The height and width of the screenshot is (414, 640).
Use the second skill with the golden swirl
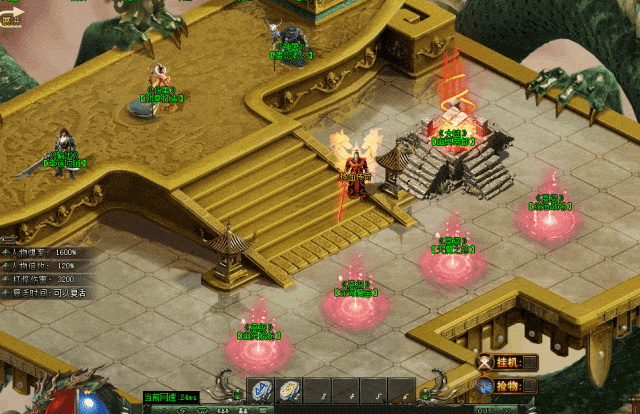click(x=288, y=391)
